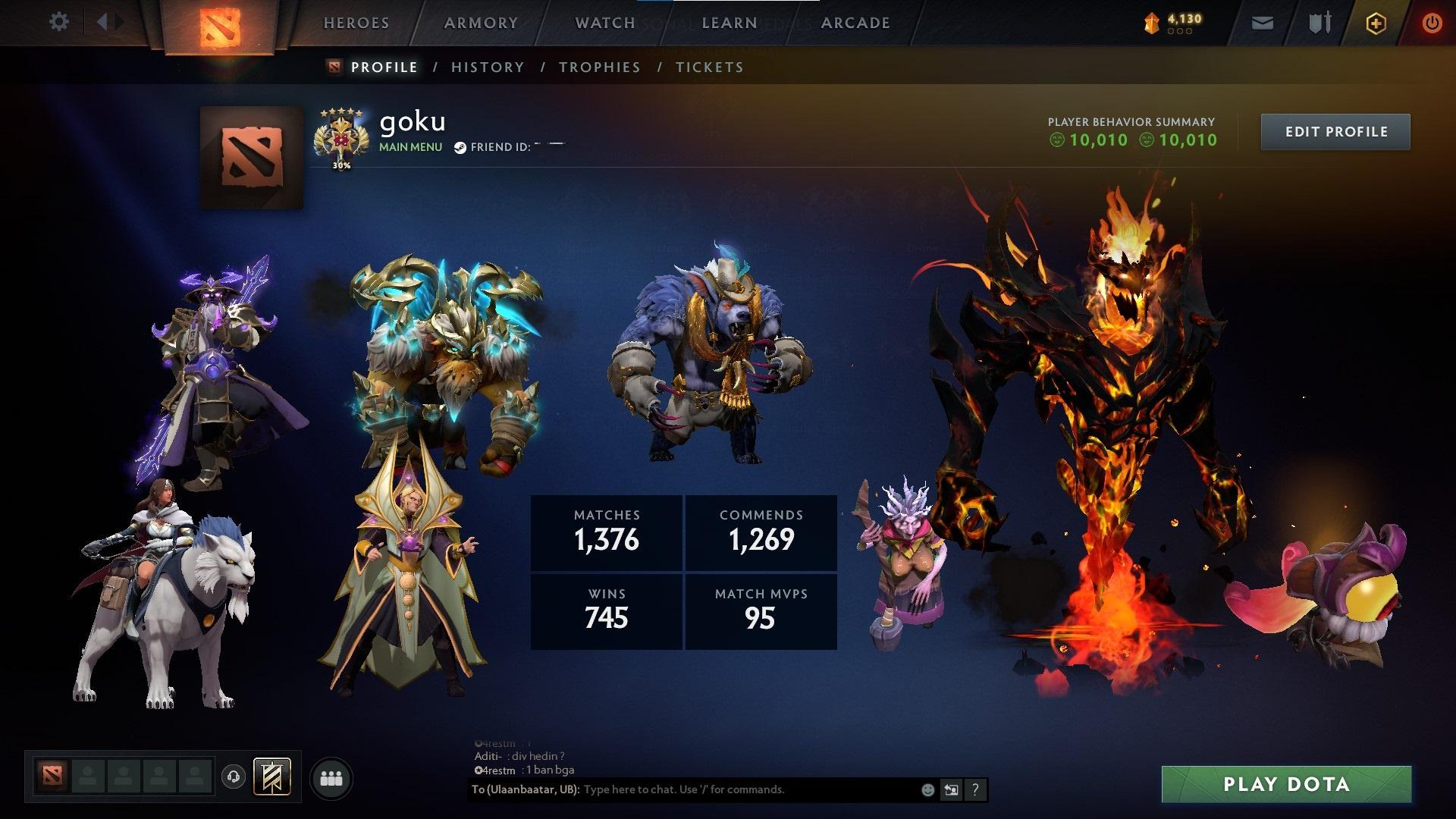Open the ARCADE menu
The width and height of the screenshot is (1456, 819).
[855, 23]
